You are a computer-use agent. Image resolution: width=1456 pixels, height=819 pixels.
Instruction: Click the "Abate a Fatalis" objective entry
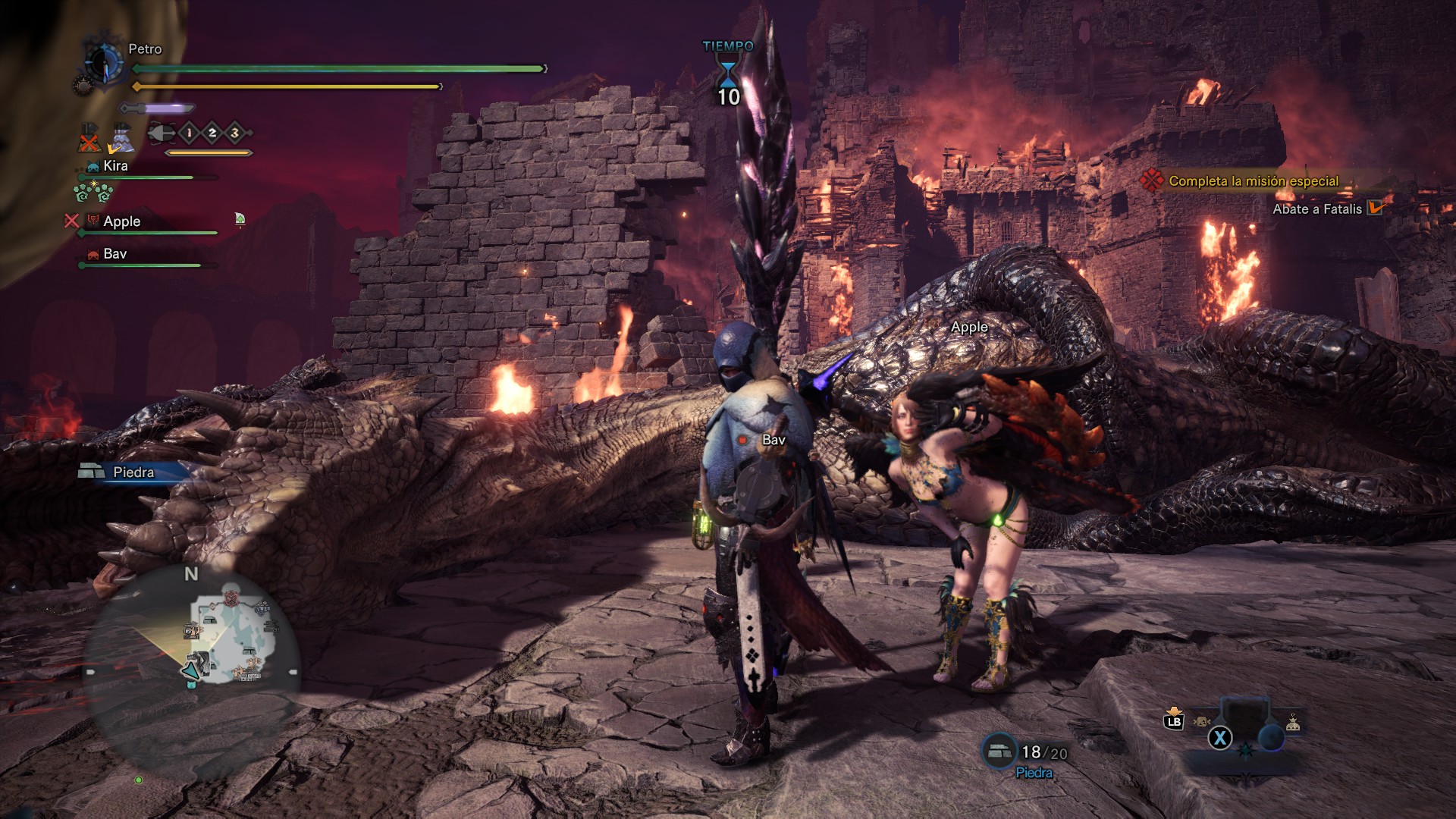1317,209
